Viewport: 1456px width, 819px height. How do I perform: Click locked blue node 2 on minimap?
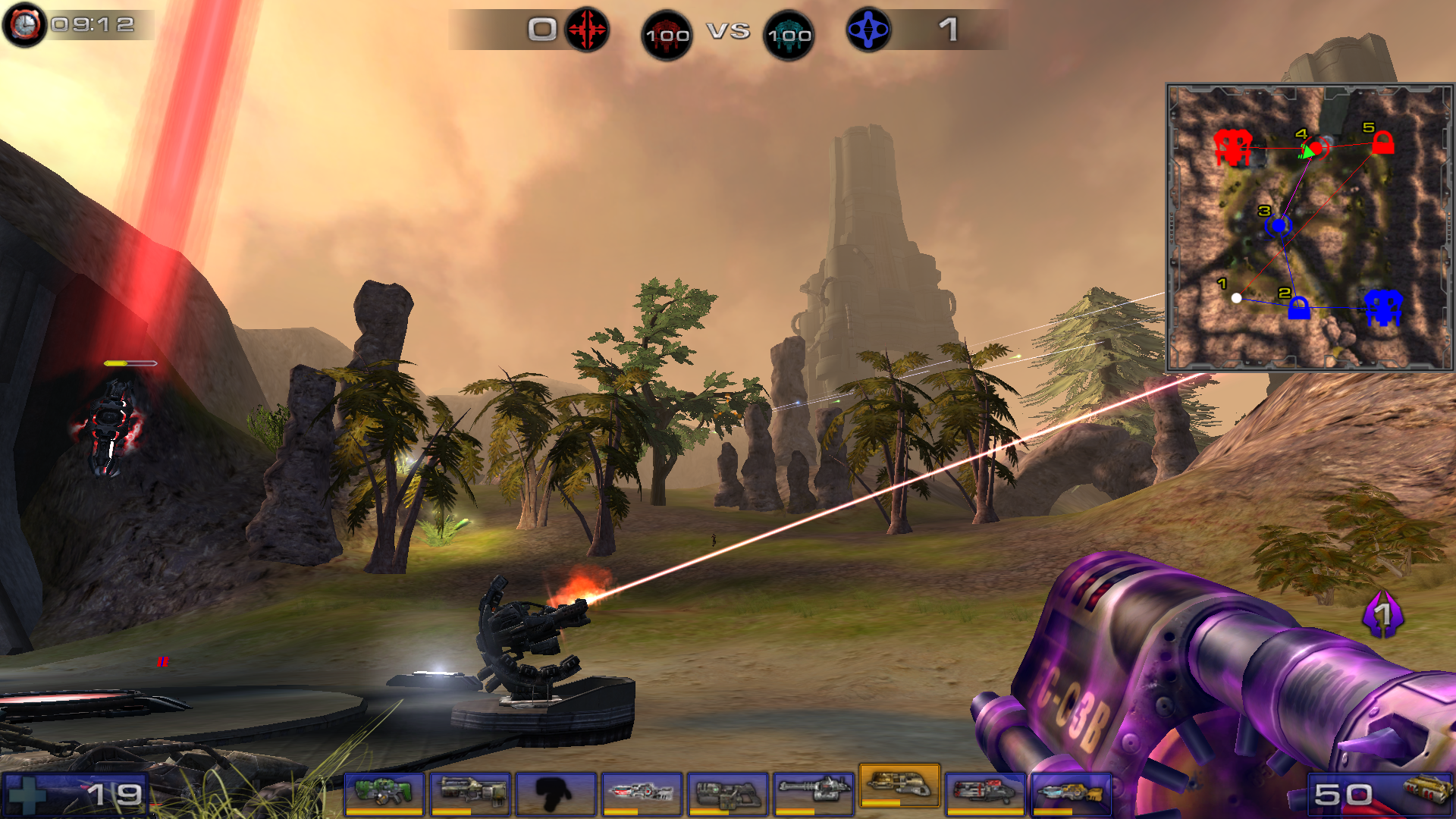pyautogui.click(x=1298, y=309)
